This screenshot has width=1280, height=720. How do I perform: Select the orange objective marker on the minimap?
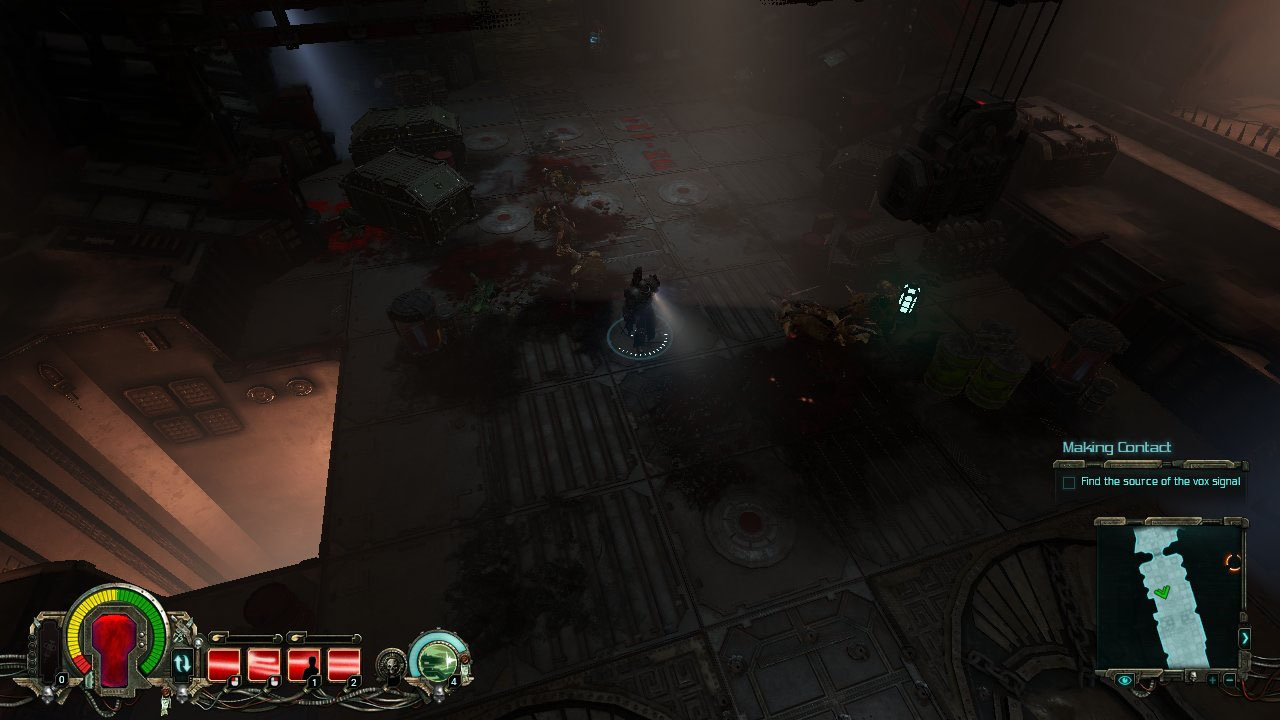[x=1233, y=563]
